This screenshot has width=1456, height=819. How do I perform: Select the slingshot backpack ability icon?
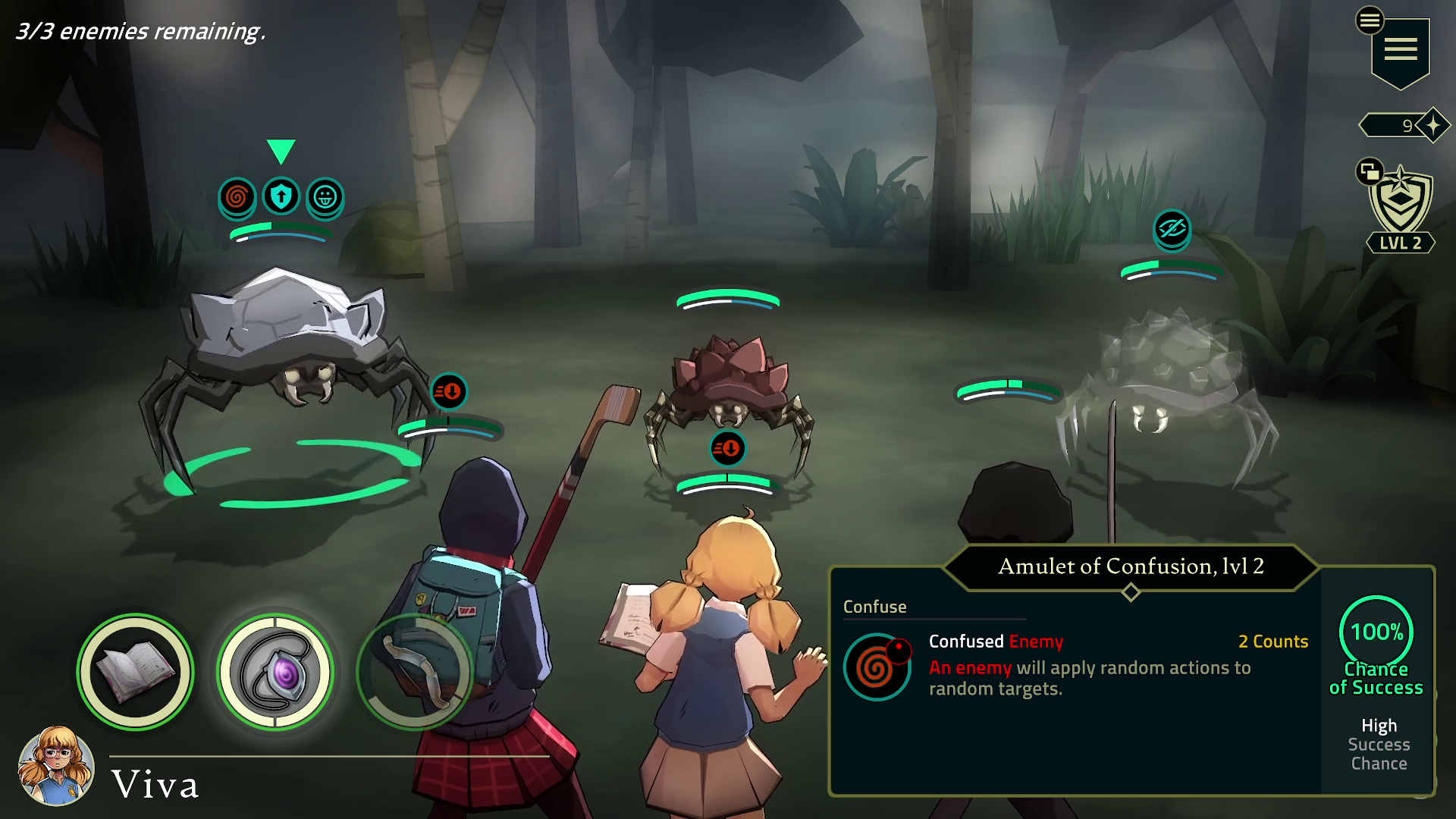click(414, 670)
